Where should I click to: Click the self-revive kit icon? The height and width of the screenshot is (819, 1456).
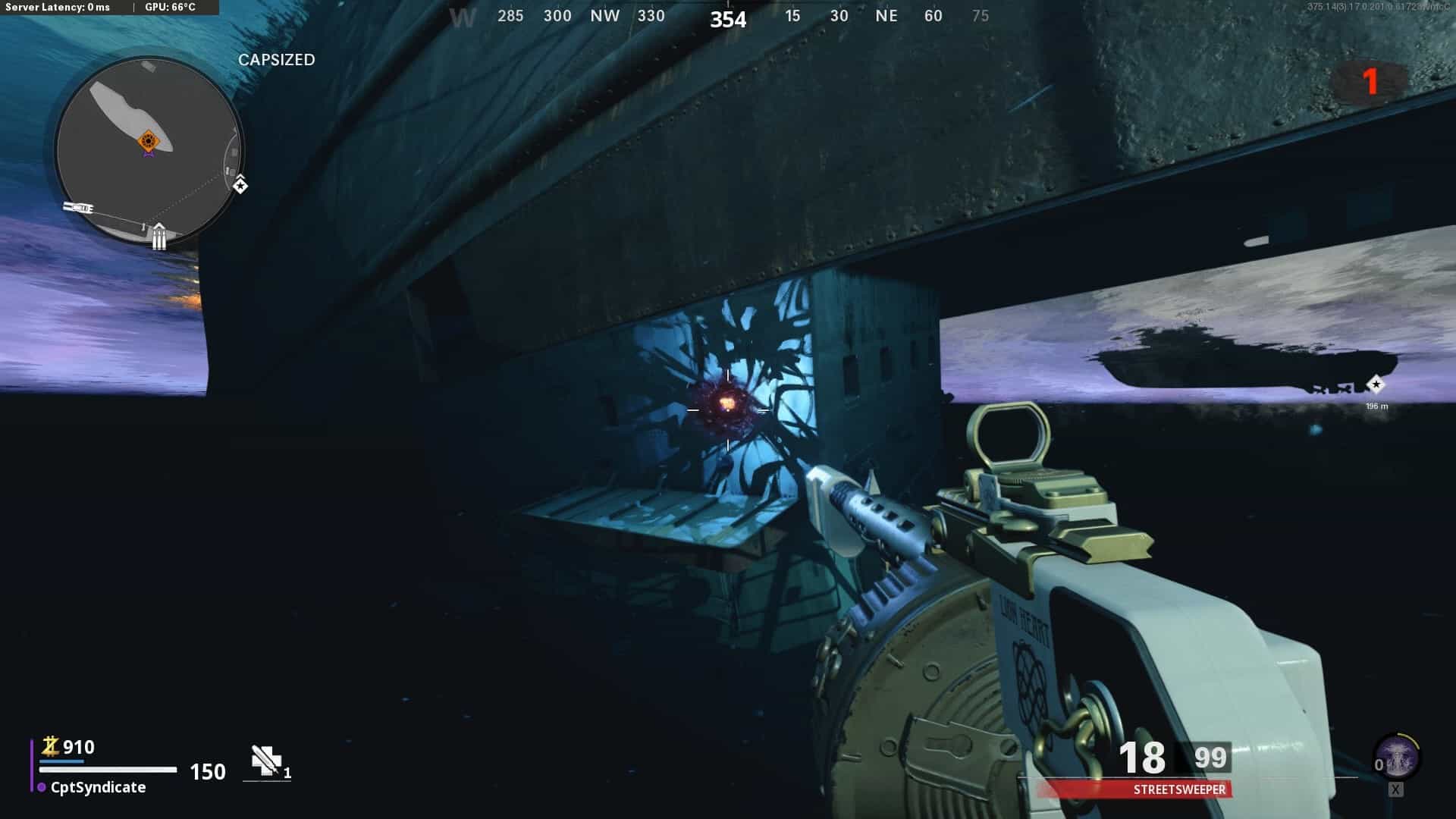click(266, 760)
